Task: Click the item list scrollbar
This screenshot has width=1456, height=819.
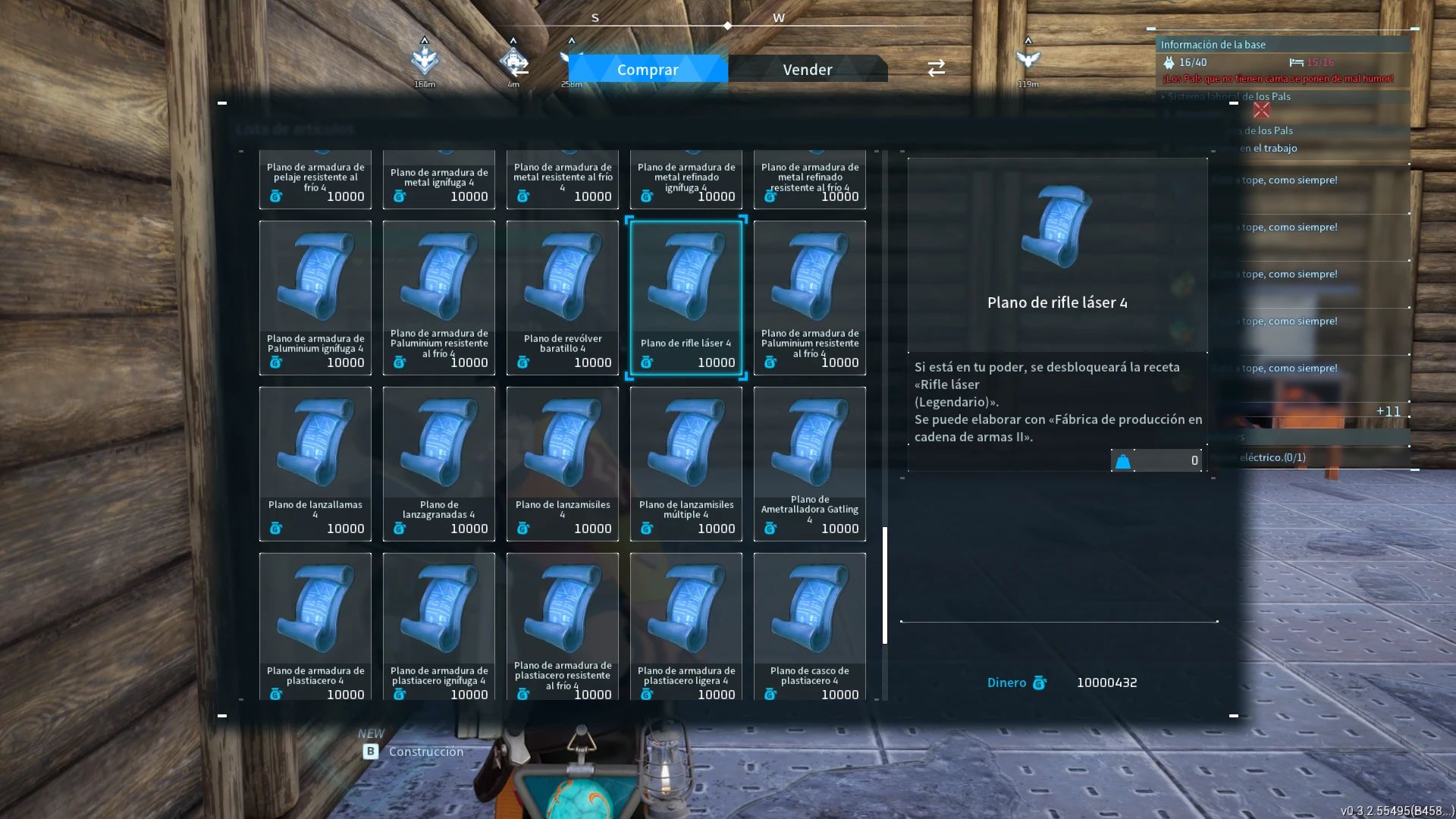Action: 885,585
